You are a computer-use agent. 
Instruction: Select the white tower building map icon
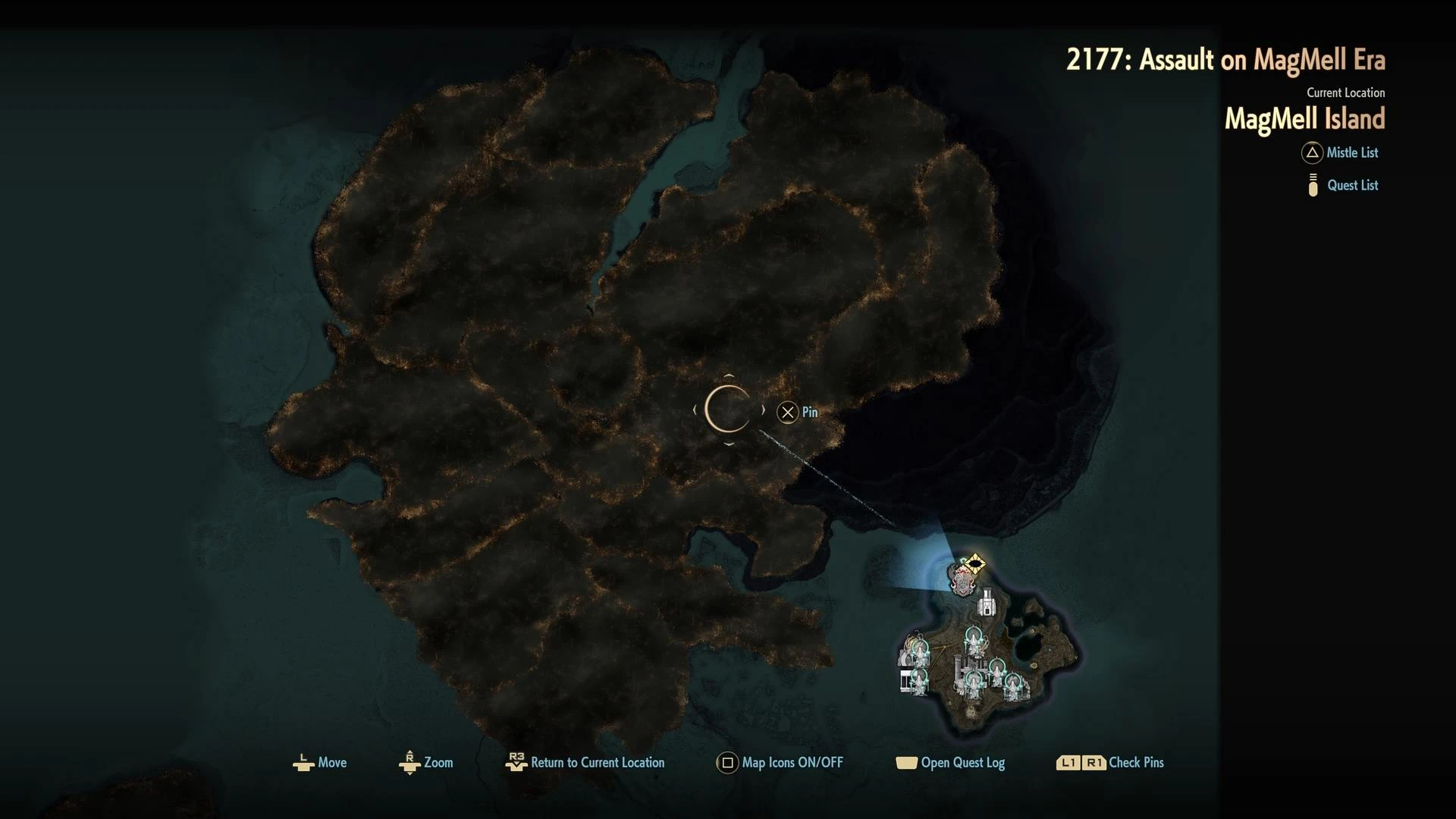point(986,604)
